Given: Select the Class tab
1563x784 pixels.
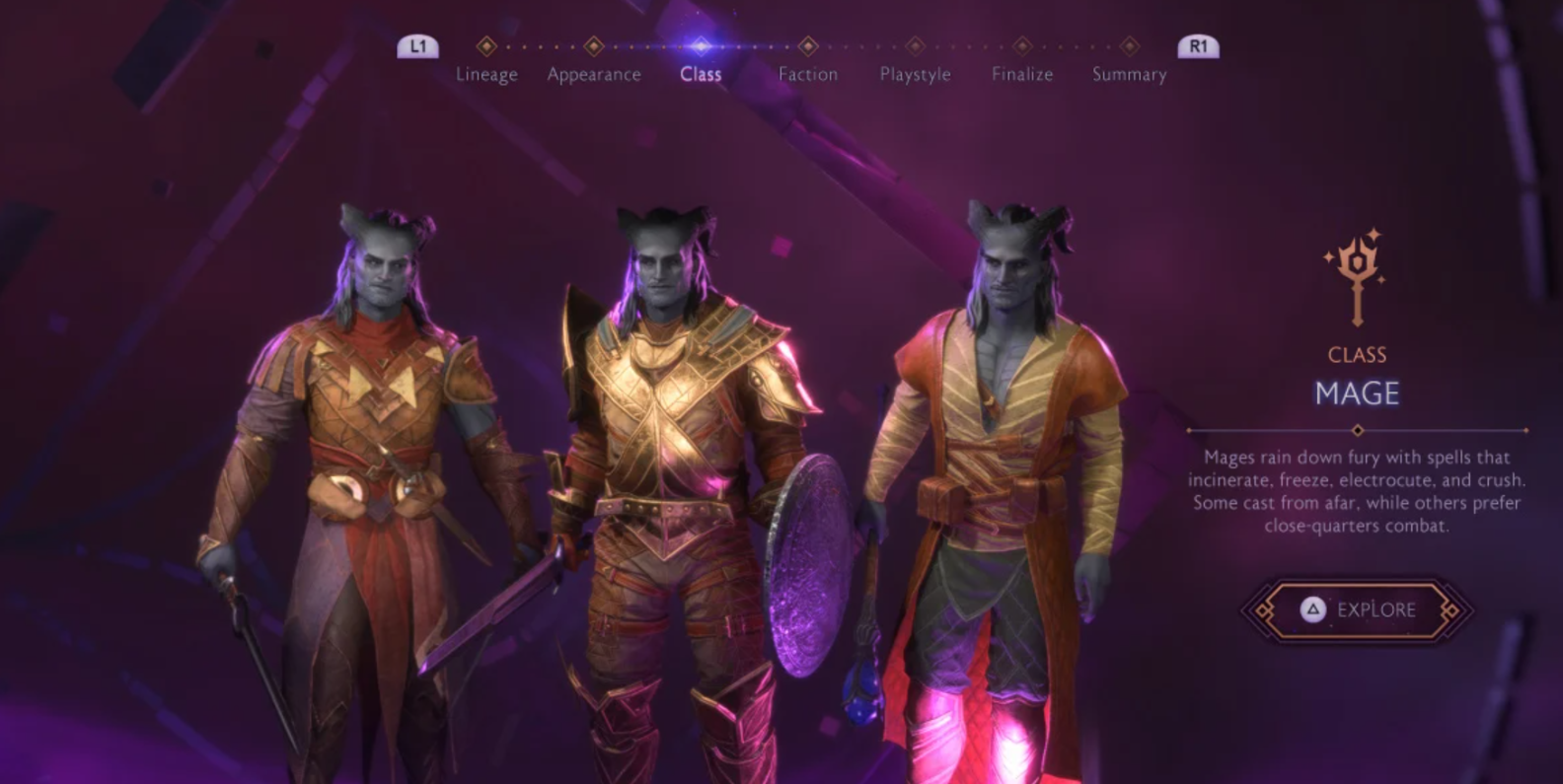Looking at the screenshot, I should [701, 74].
